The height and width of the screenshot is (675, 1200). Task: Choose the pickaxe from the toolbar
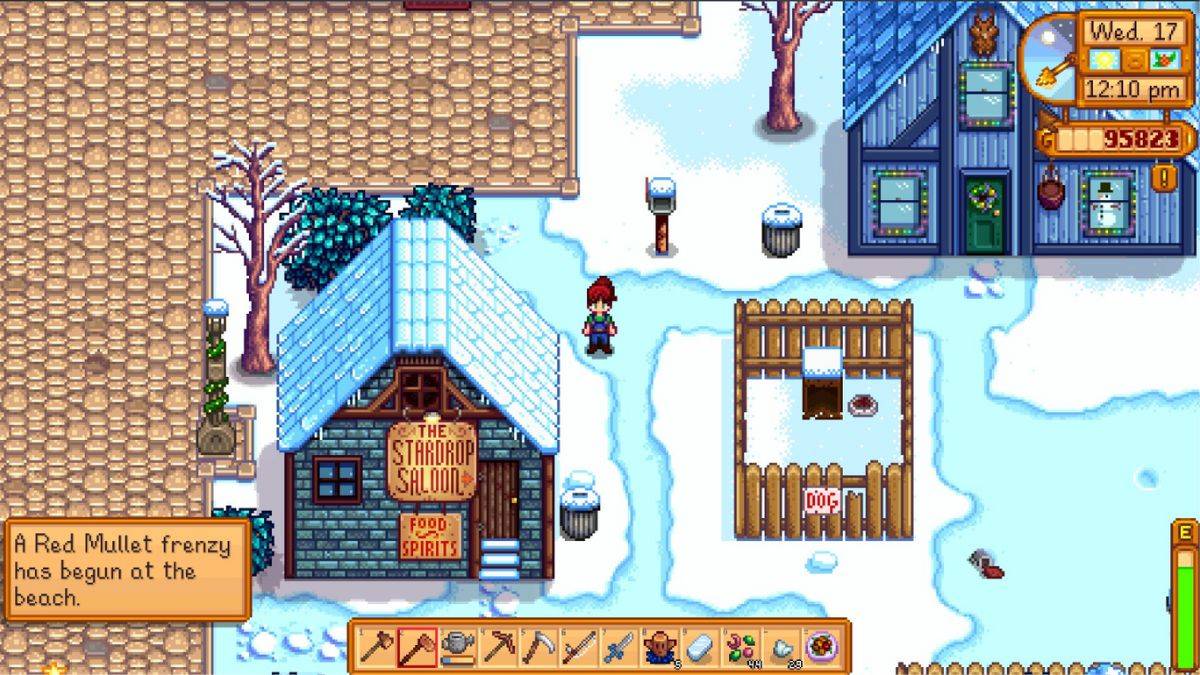[x=499, y=647]
